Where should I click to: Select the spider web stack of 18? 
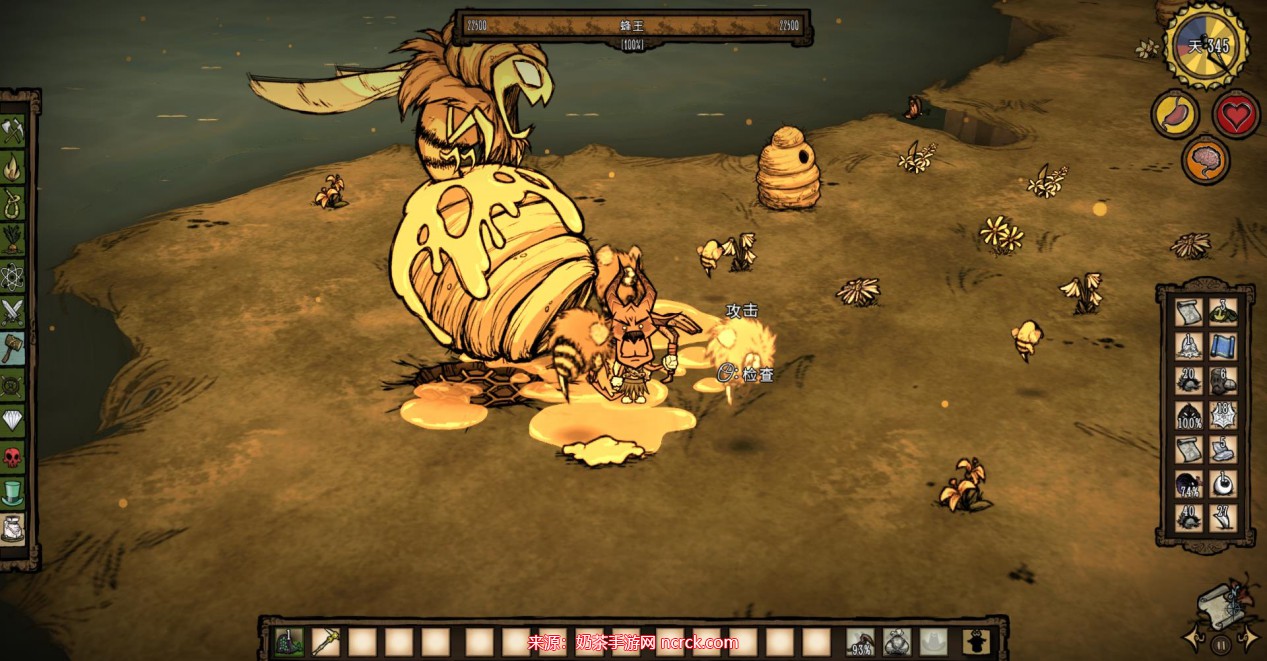click(x=1223, y=414)
